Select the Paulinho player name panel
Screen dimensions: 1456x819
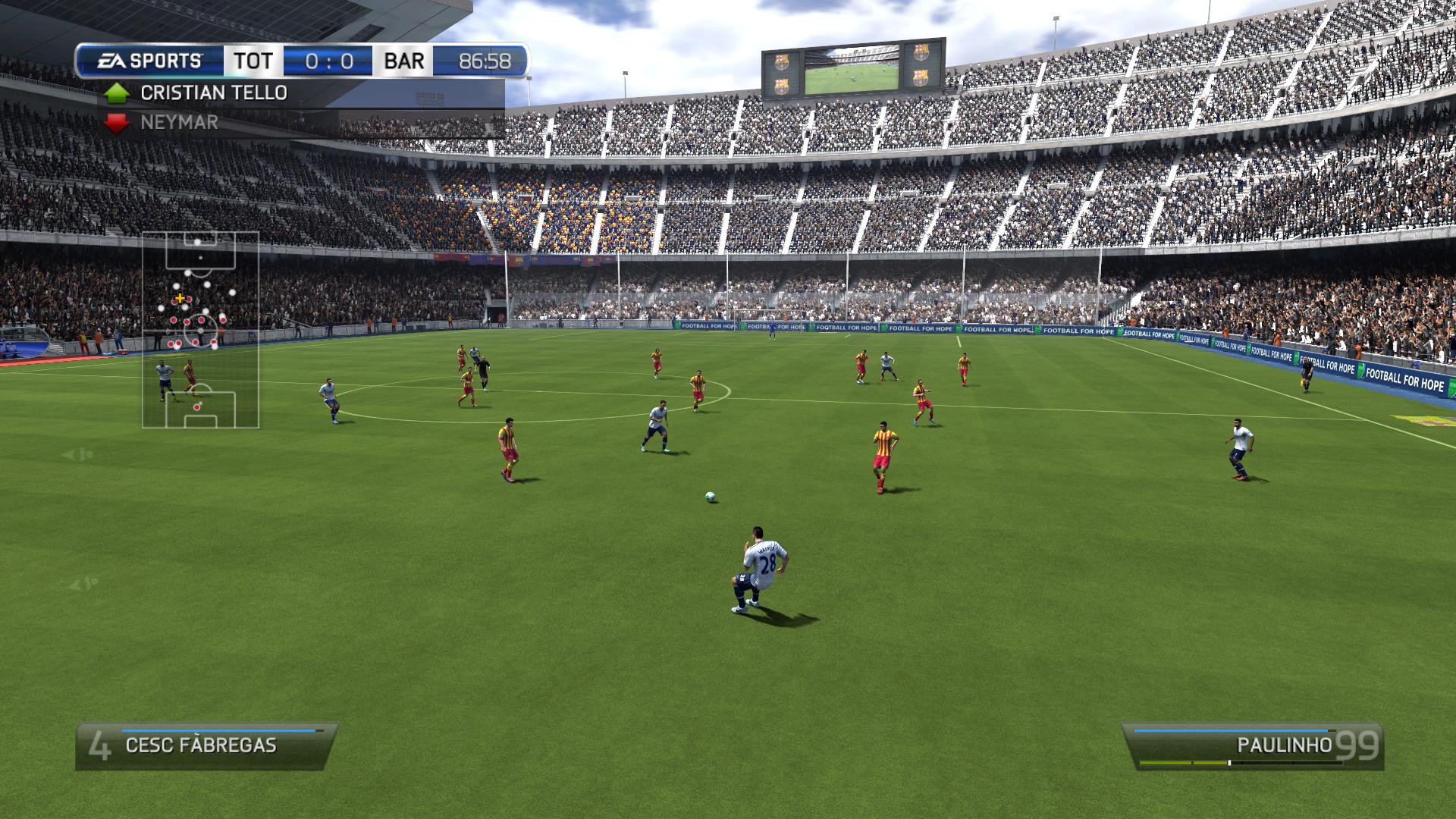(x=1251, y=746)
